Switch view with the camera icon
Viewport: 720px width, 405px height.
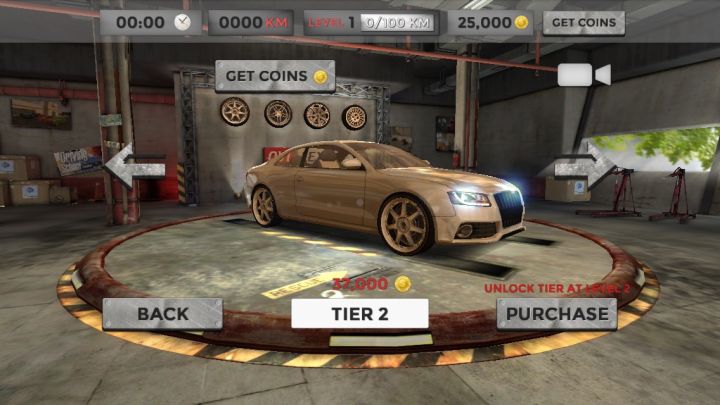583,75
